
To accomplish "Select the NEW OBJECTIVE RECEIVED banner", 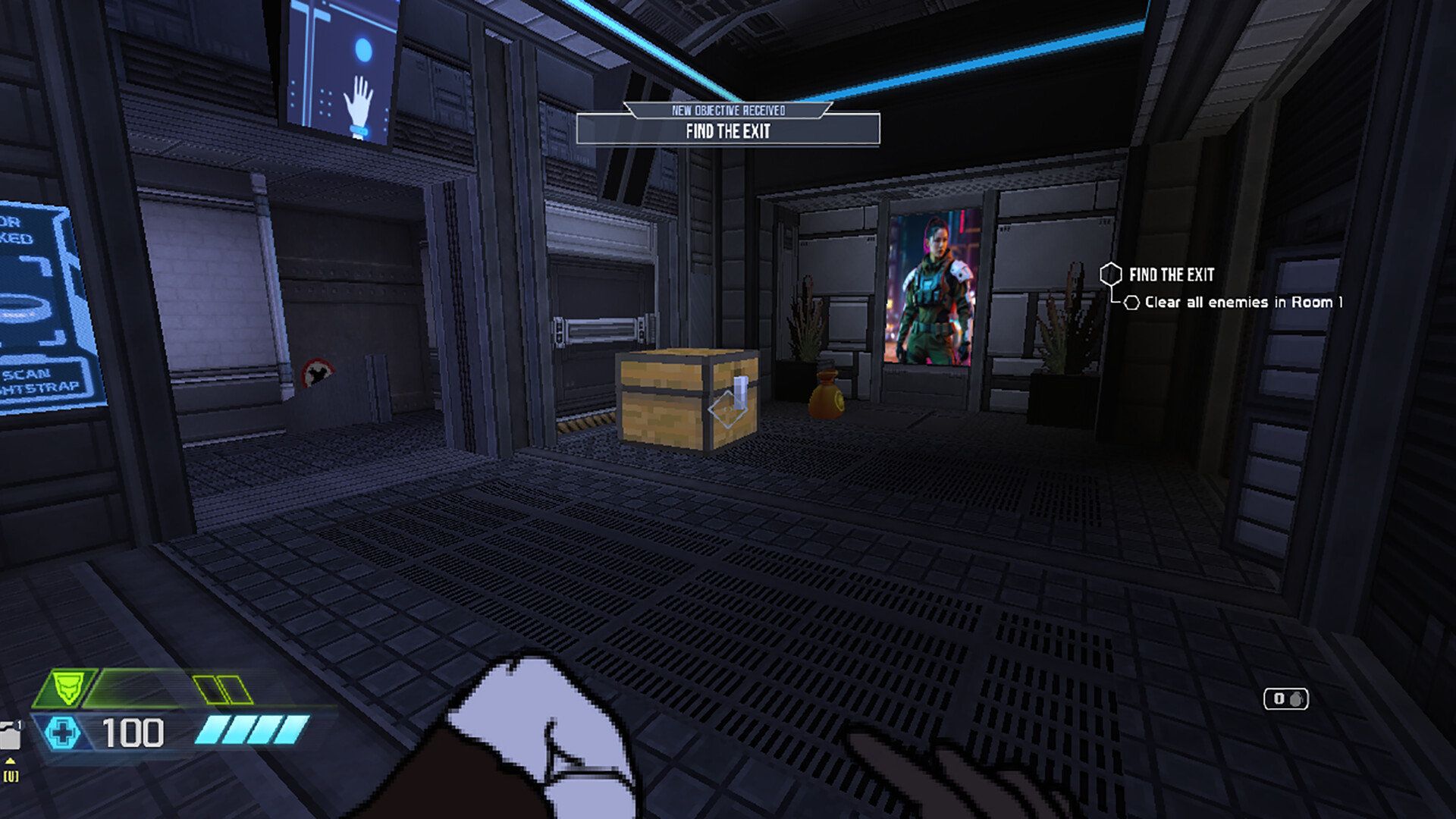I will tap(728, 109).
